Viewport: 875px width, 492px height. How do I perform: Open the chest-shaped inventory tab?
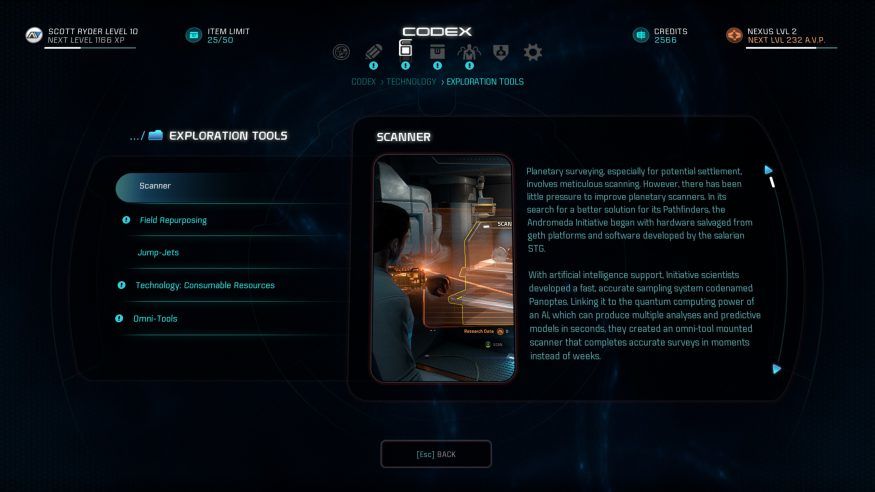coord(437,52)
